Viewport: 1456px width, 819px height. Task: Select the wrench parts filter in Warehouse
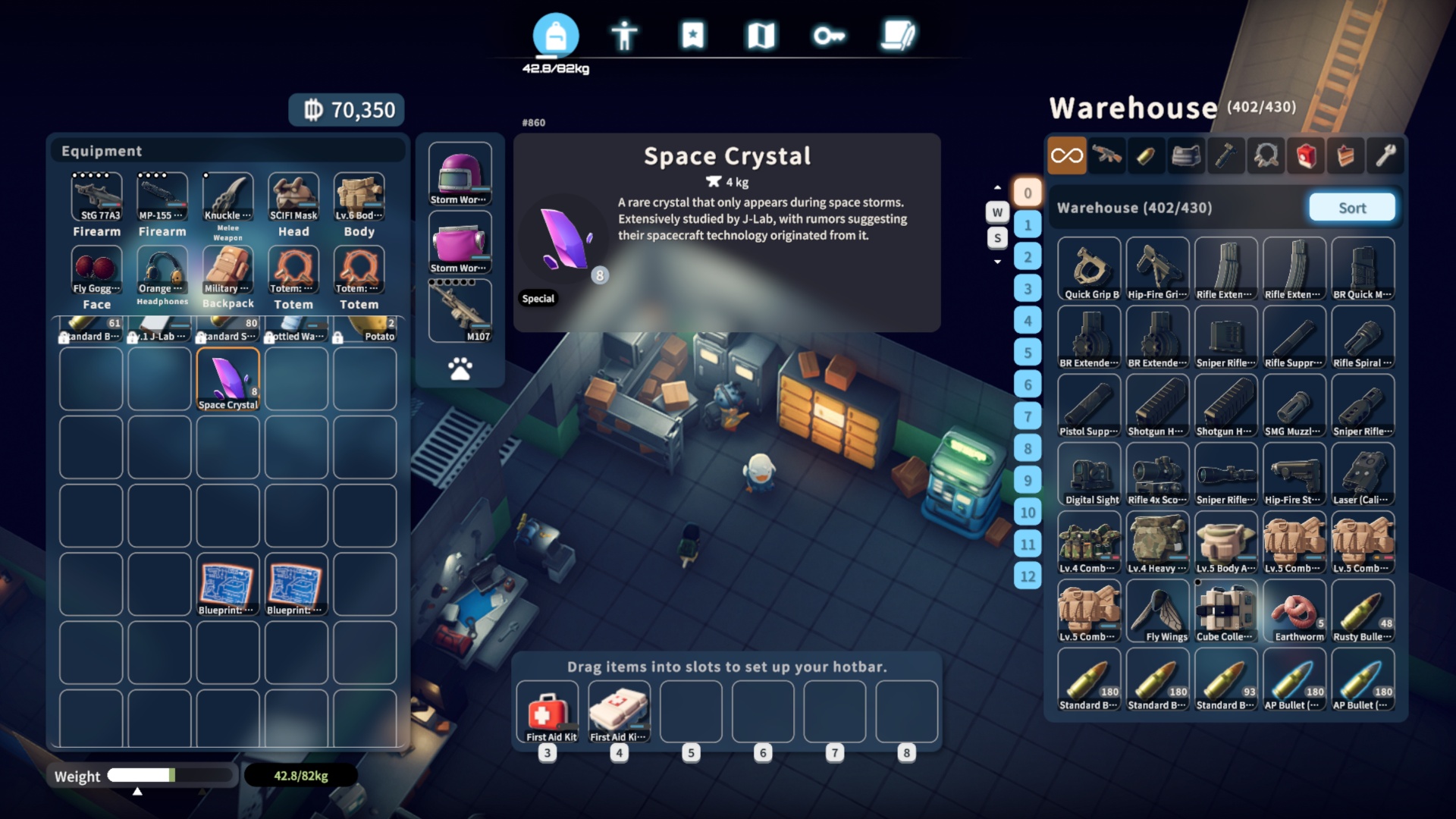1385,155
